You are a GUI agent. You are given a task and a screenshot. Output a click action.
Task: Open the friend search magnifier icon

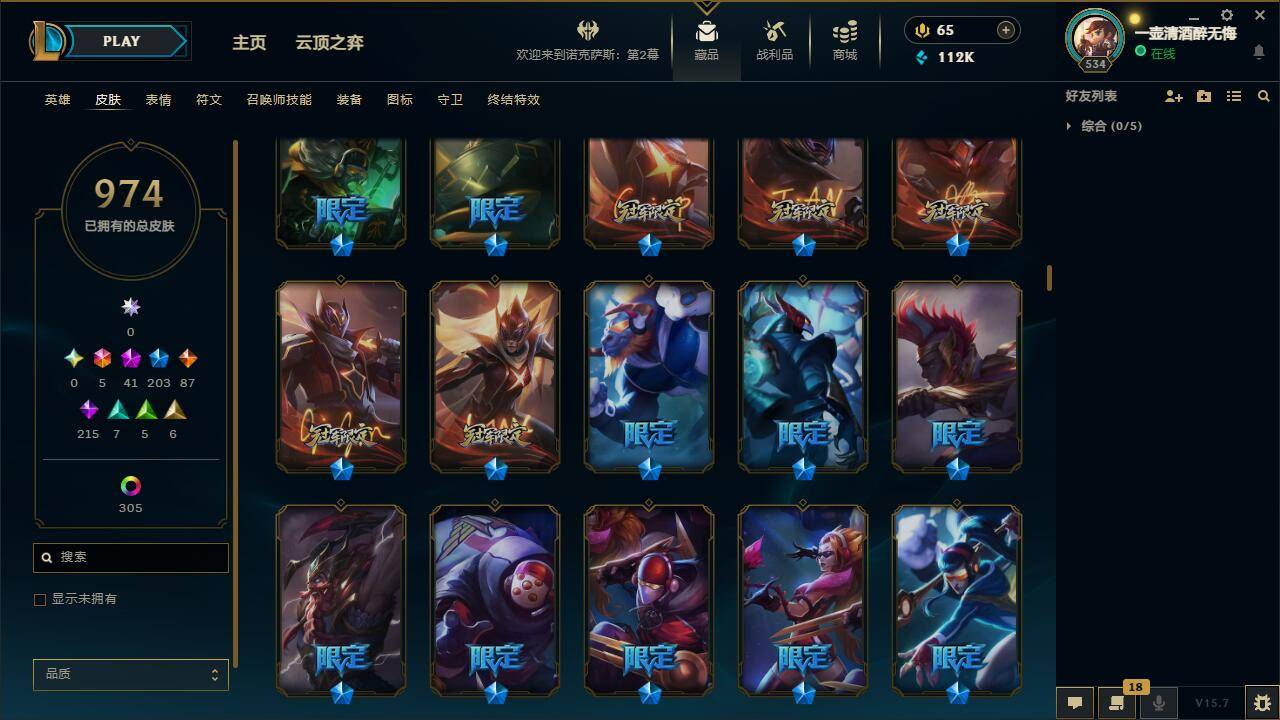coord(1264,96)
